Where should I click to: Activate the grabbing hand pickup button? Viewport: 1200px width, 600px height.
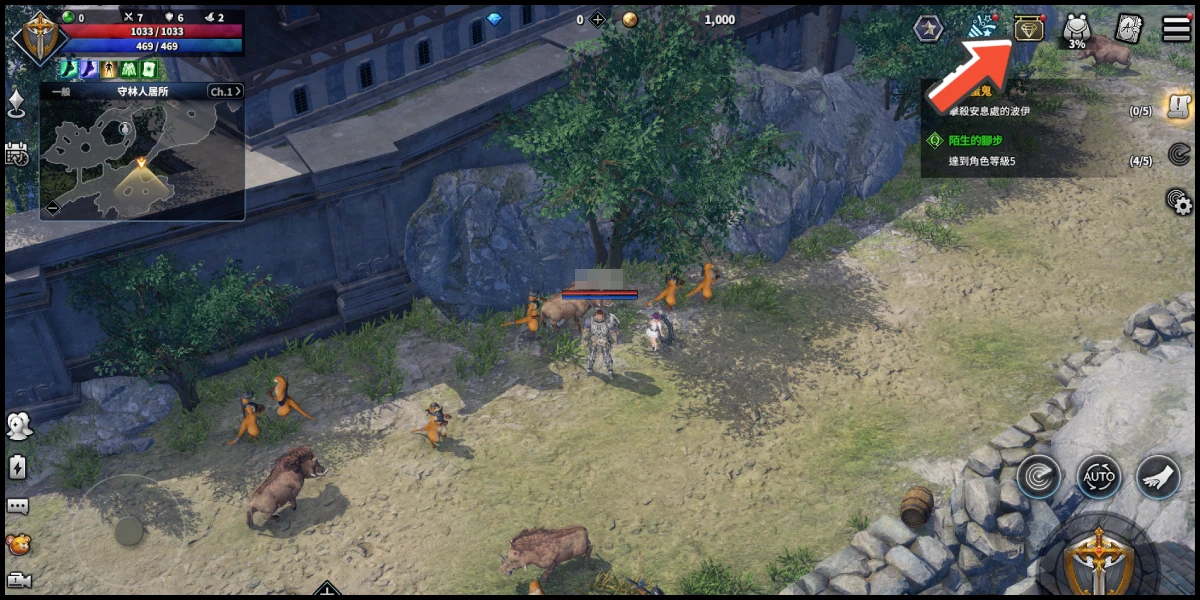pos(1158,478)
